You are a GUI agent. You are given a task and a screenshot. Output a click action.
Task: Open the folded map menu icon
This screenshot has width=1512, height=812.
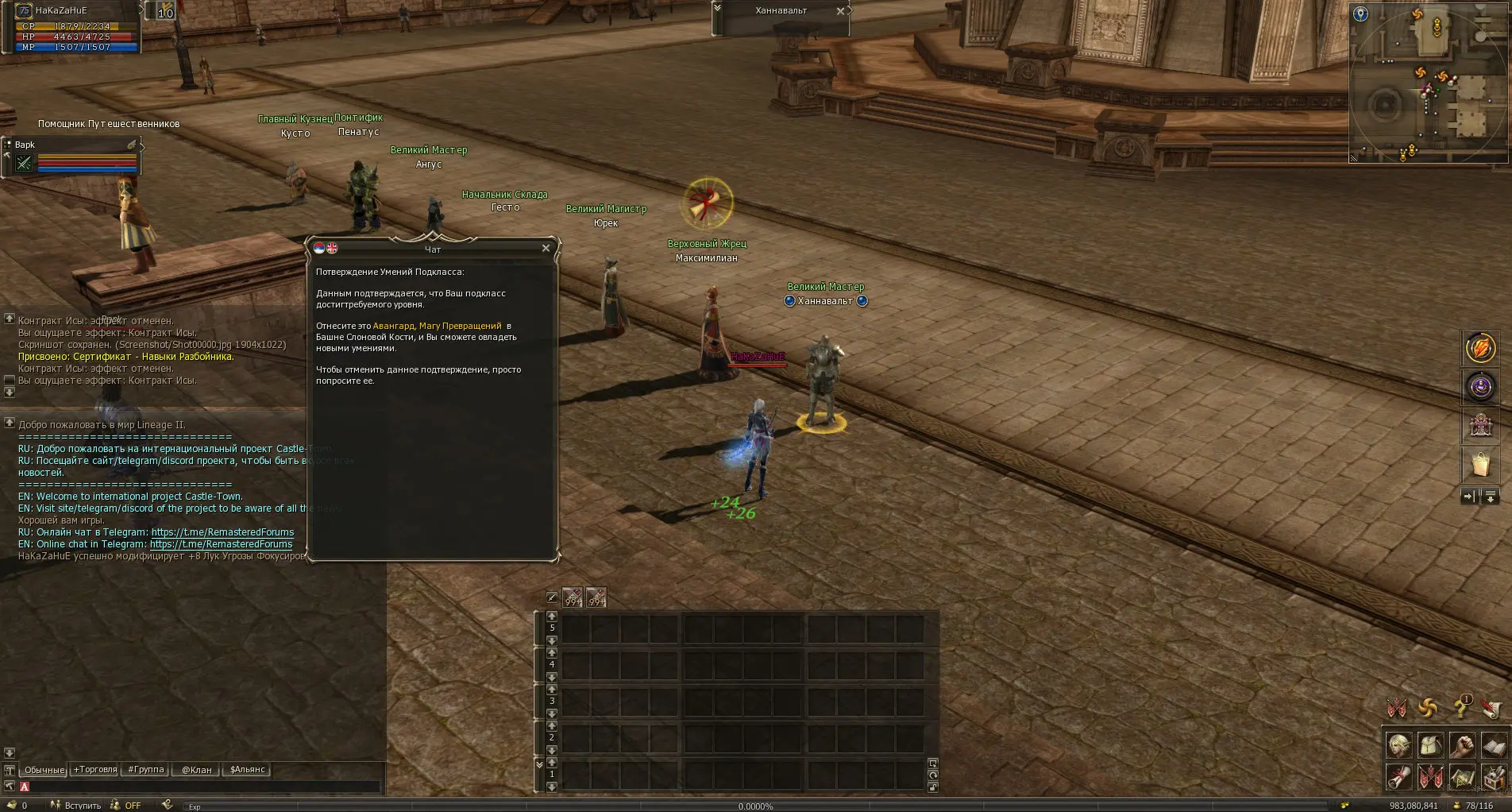[x=1462, y=777]
